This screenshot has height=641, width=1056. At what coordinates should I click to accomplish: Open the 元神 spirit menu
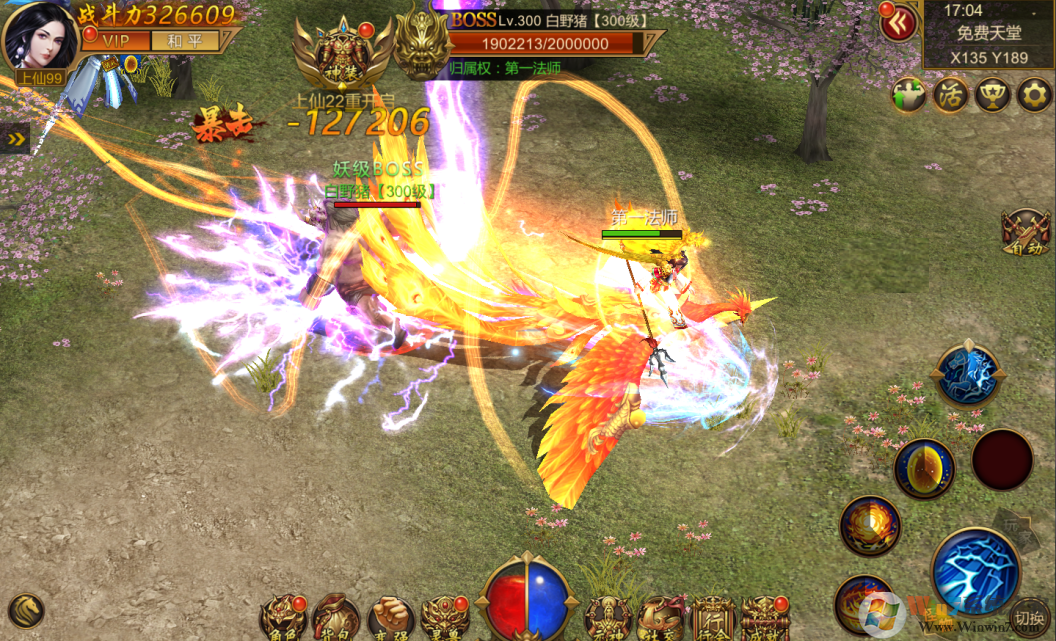tap(606, 617)
